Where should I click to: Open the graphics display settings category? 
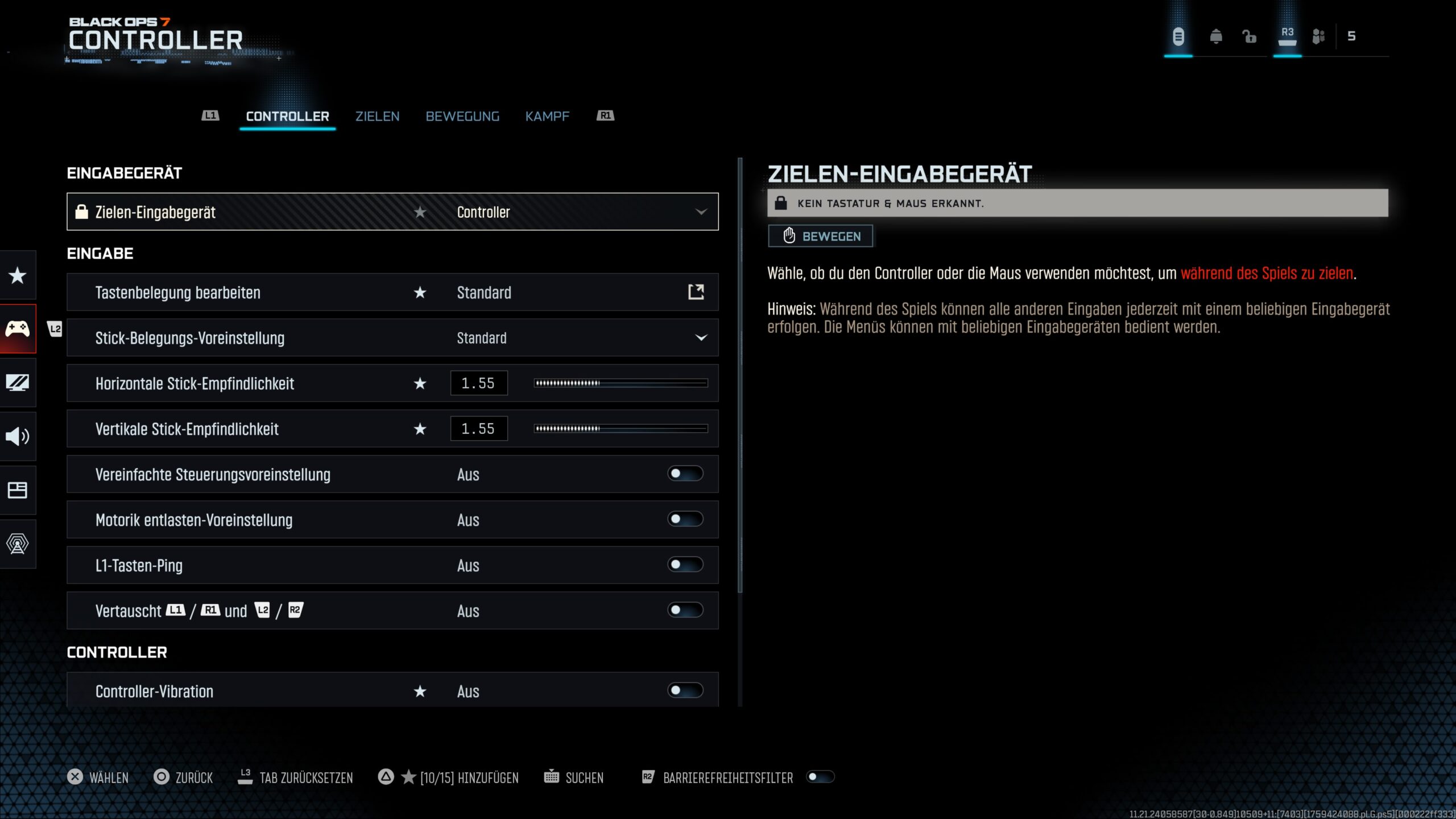click(18, 383)
